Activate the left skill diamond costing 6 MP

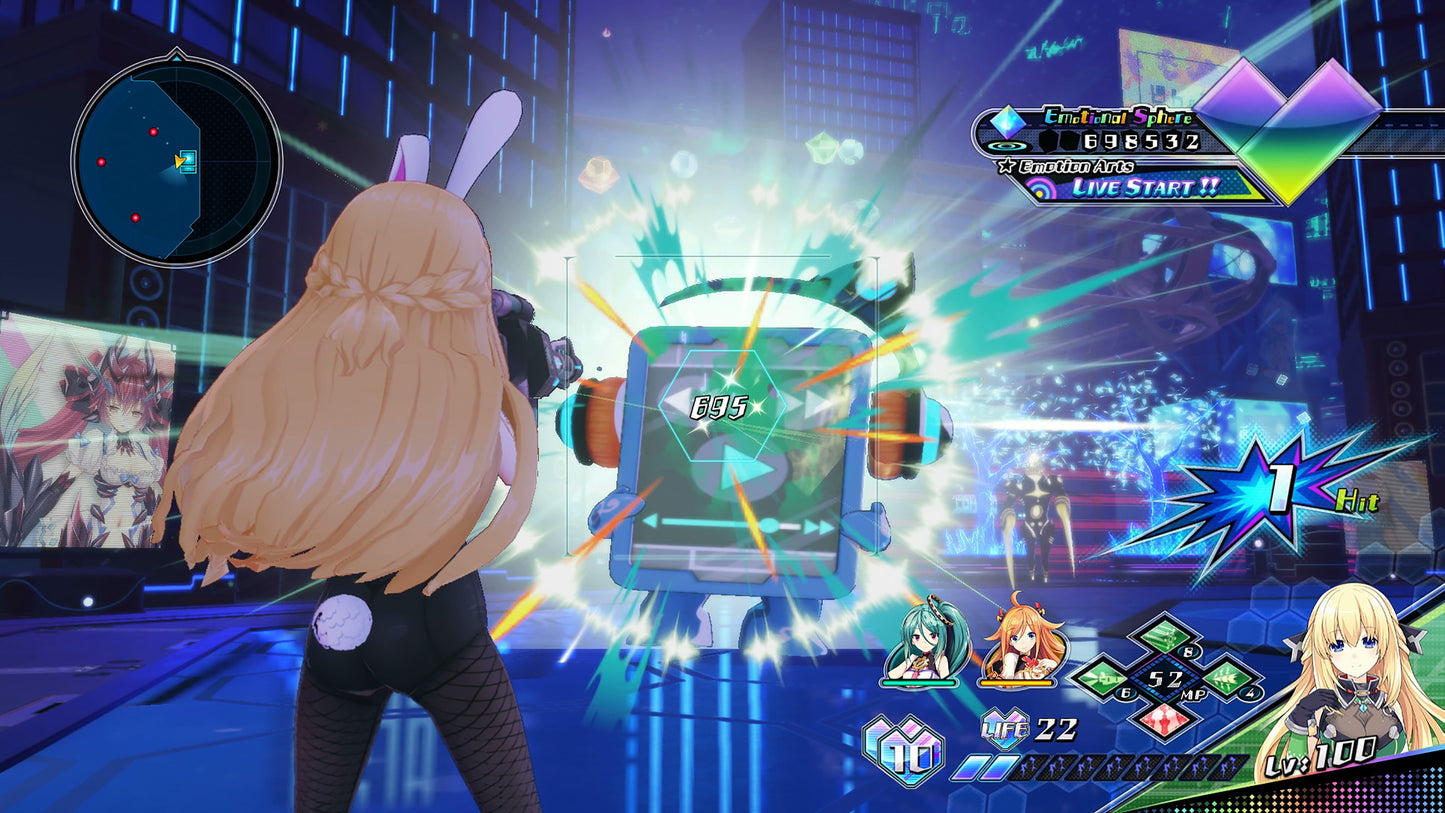(1102, 678)
